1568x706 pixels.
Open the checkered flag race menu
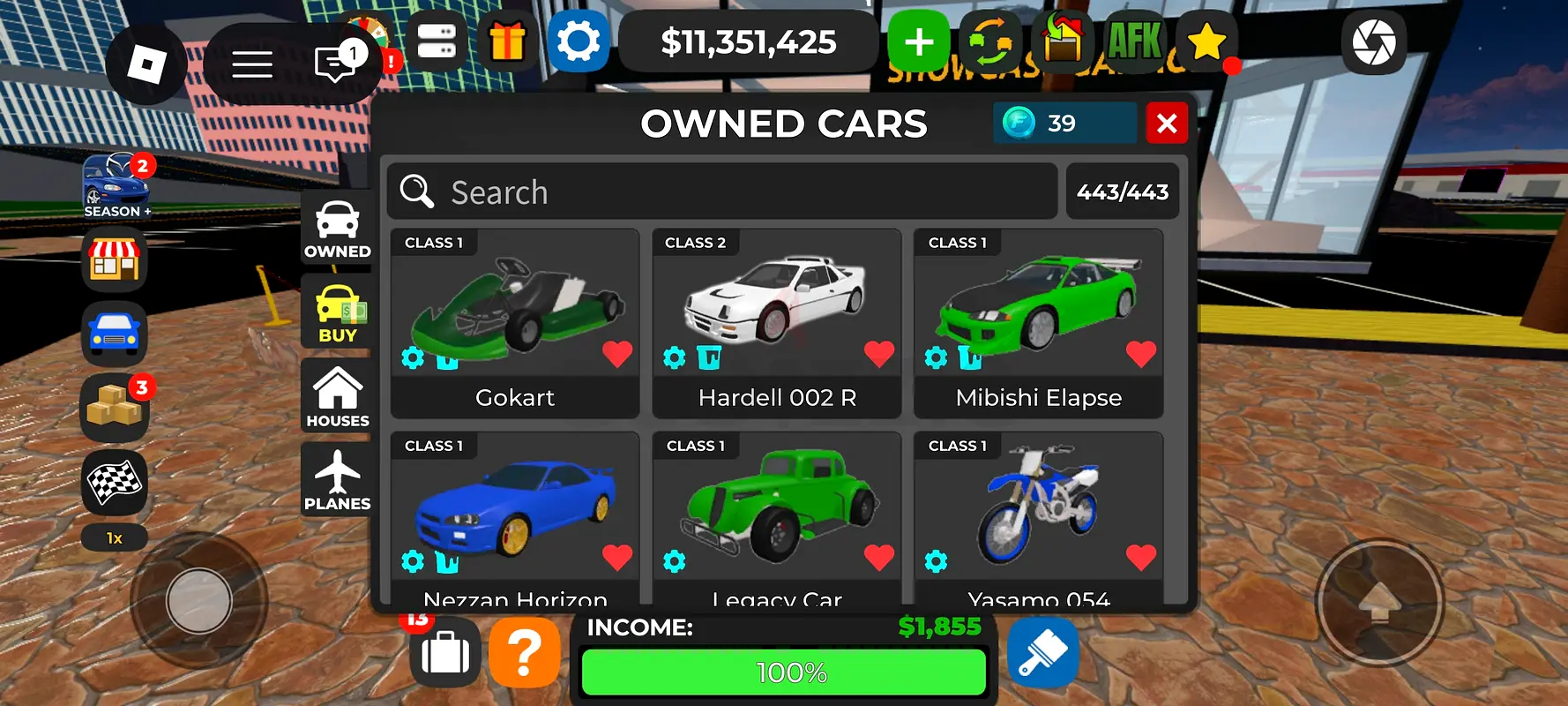coord(114,482)
